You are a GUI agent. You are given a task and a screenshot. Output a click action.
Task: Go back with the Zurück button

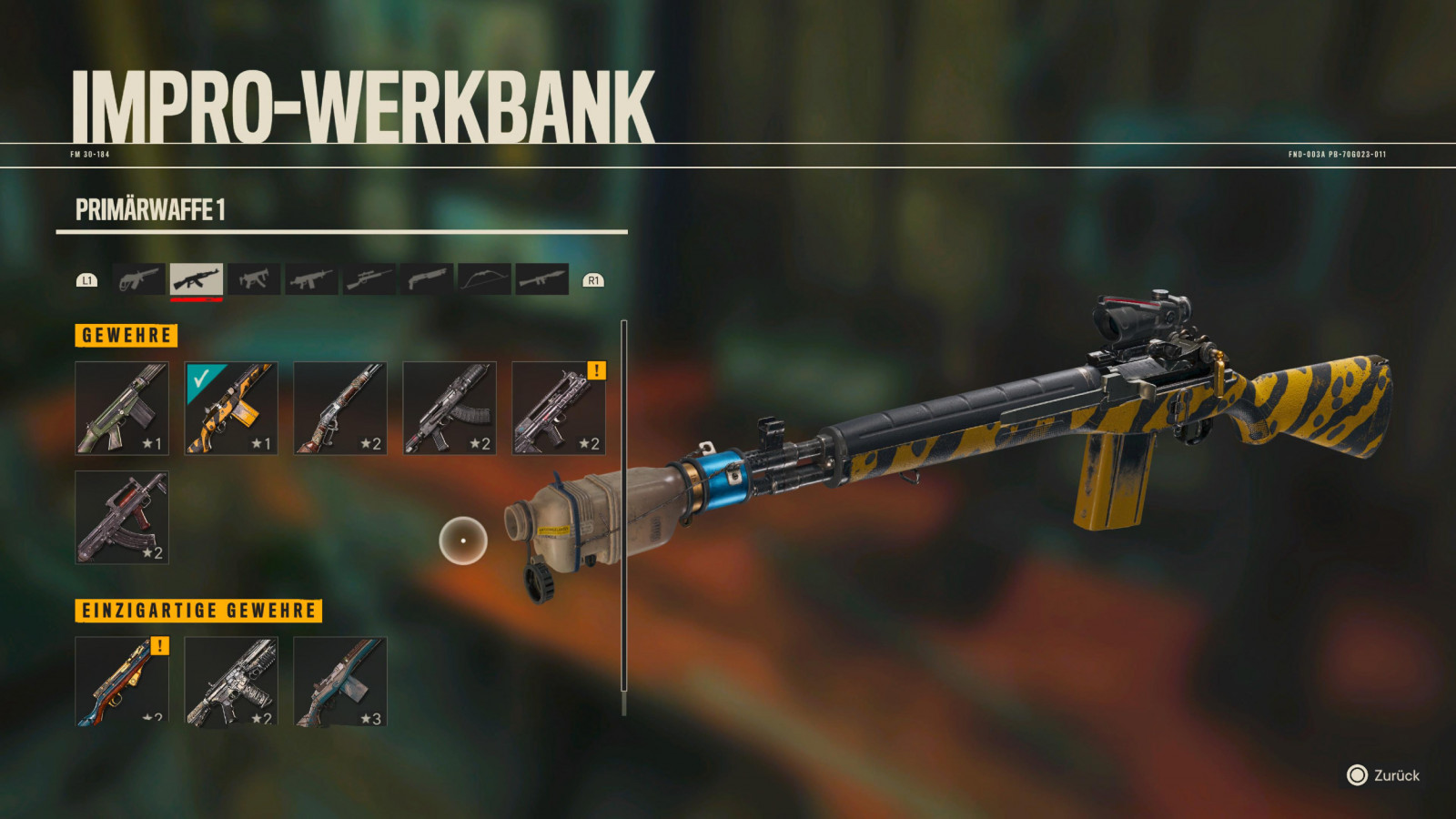pyautogui.click(x=1383, y=775)
